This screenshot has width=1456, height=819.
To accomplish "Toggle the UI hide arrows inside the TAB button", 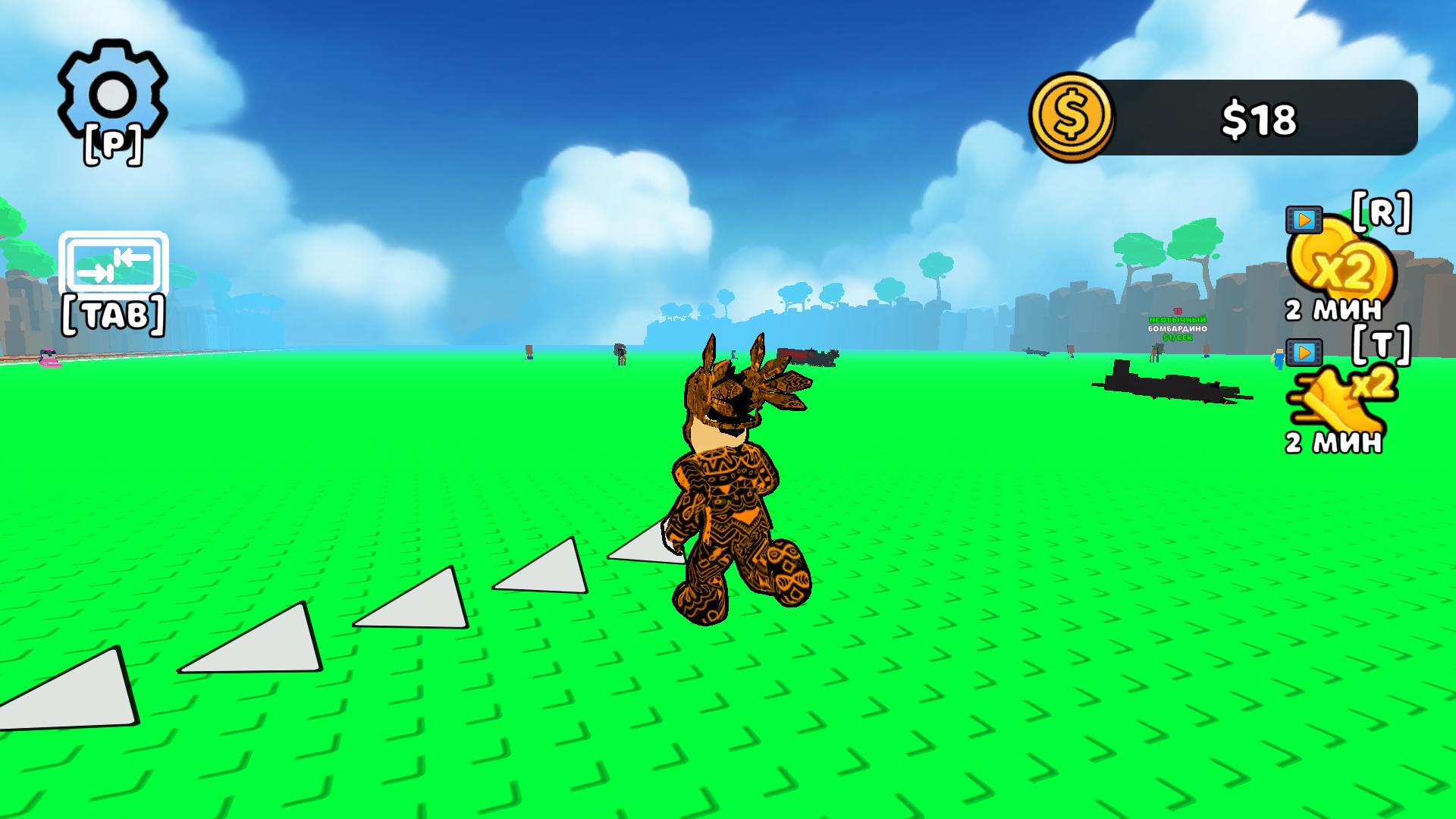I will coord(114,266).
